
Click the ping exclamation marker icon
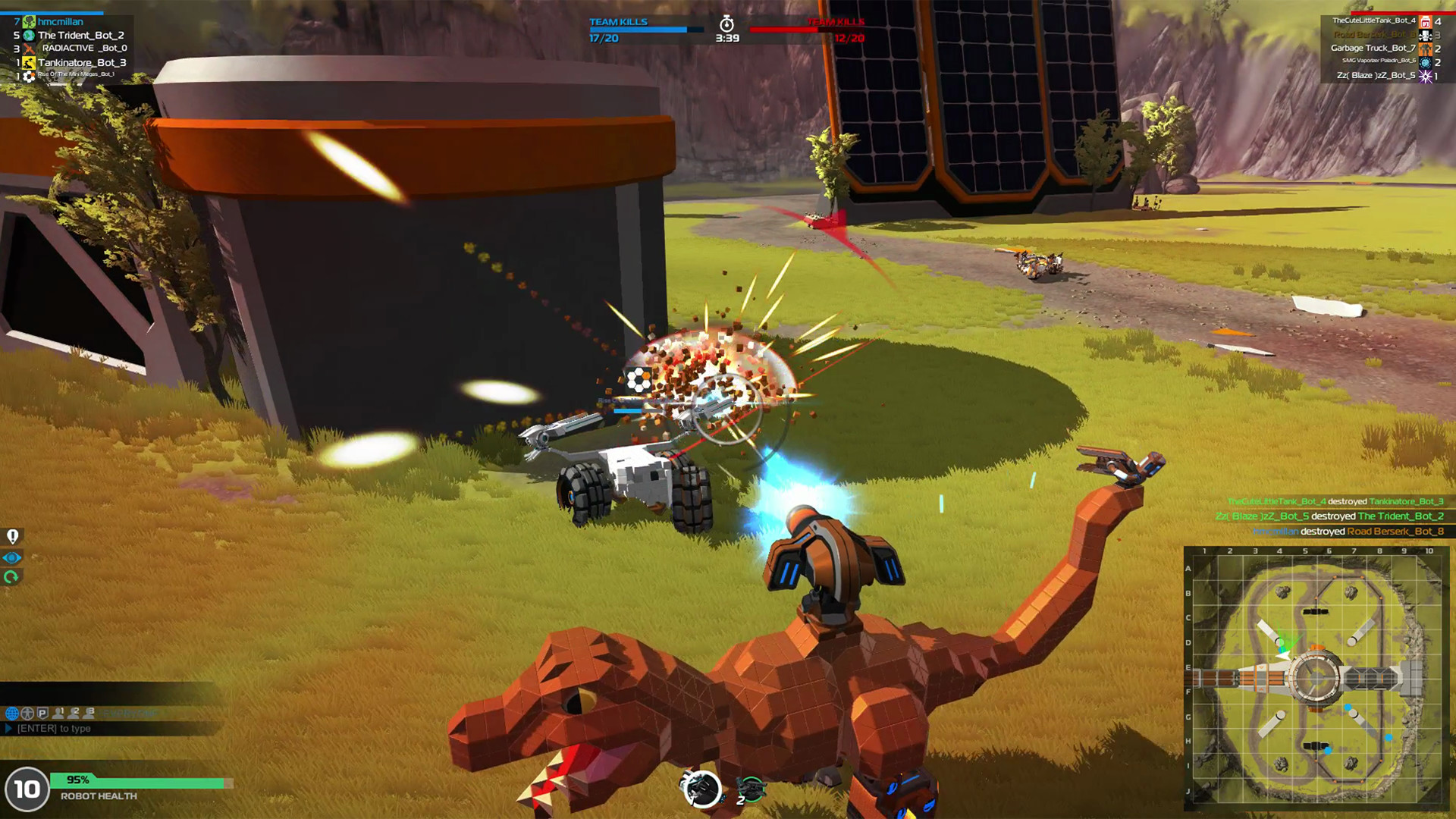click(x=12, y=535)
